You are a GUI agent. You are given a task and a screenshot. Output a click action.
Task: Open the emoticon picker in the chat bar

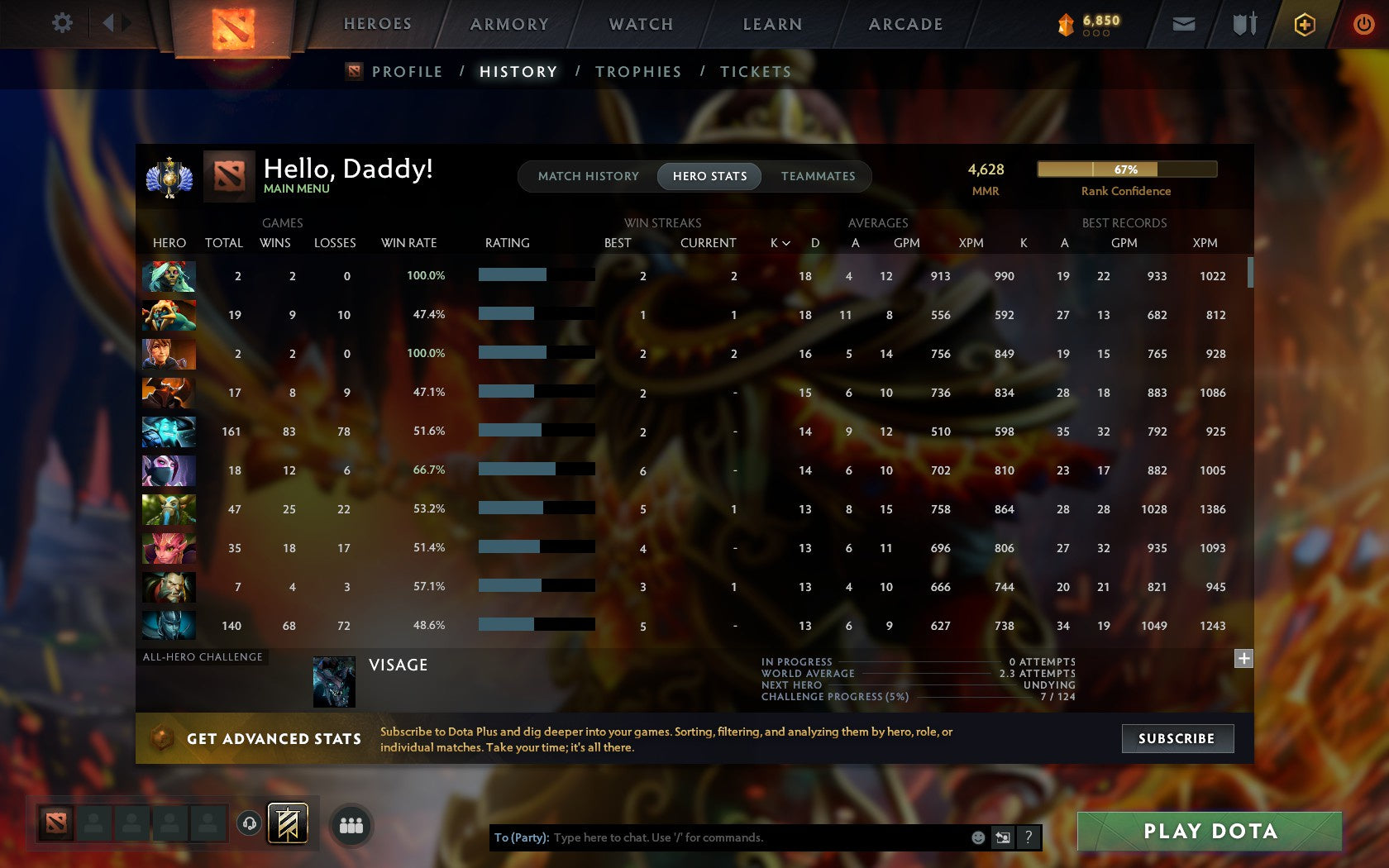pos(981,837)
